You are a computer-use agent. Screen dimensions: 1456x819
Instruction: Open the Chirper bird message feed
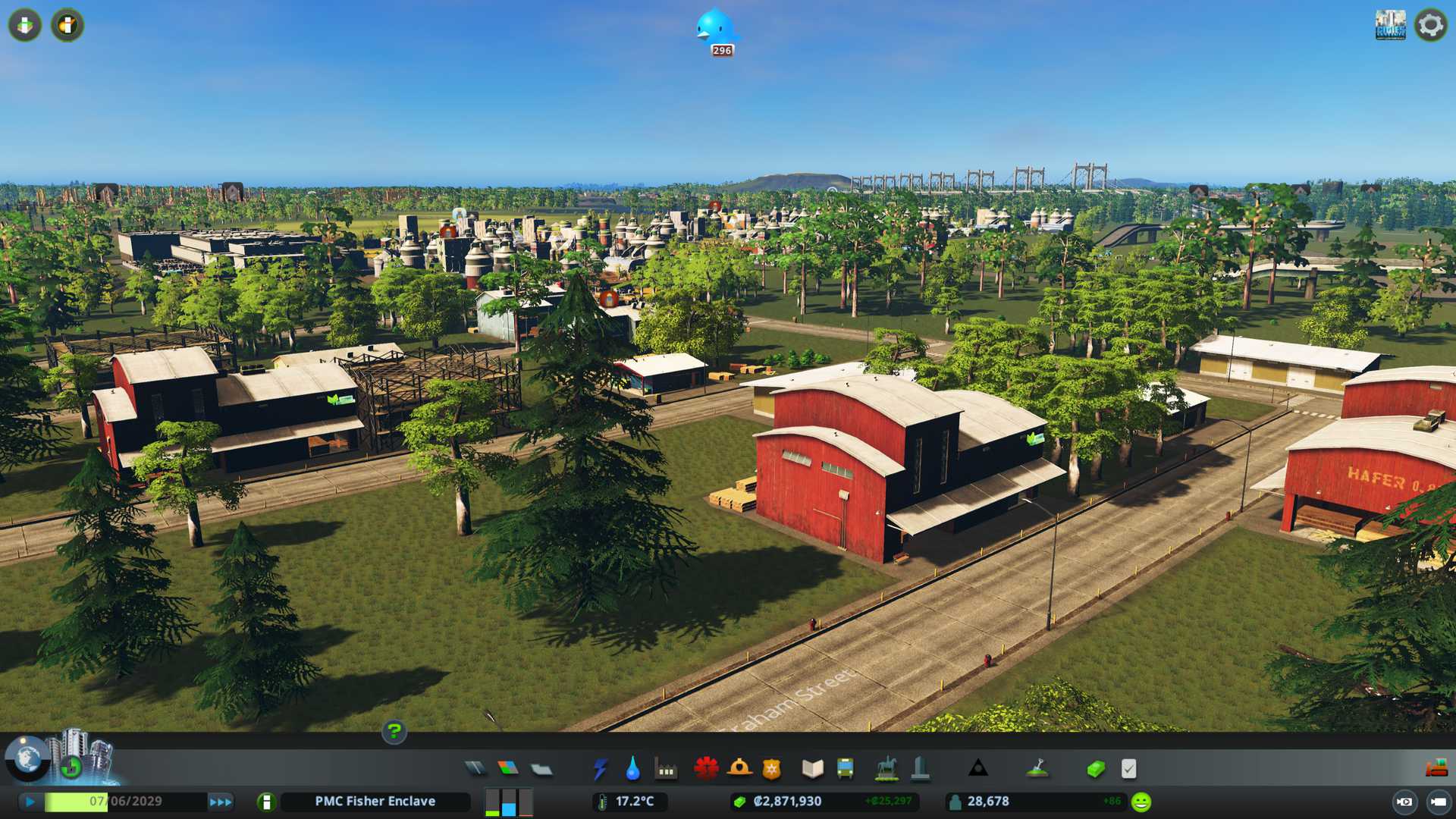[715, 29]
